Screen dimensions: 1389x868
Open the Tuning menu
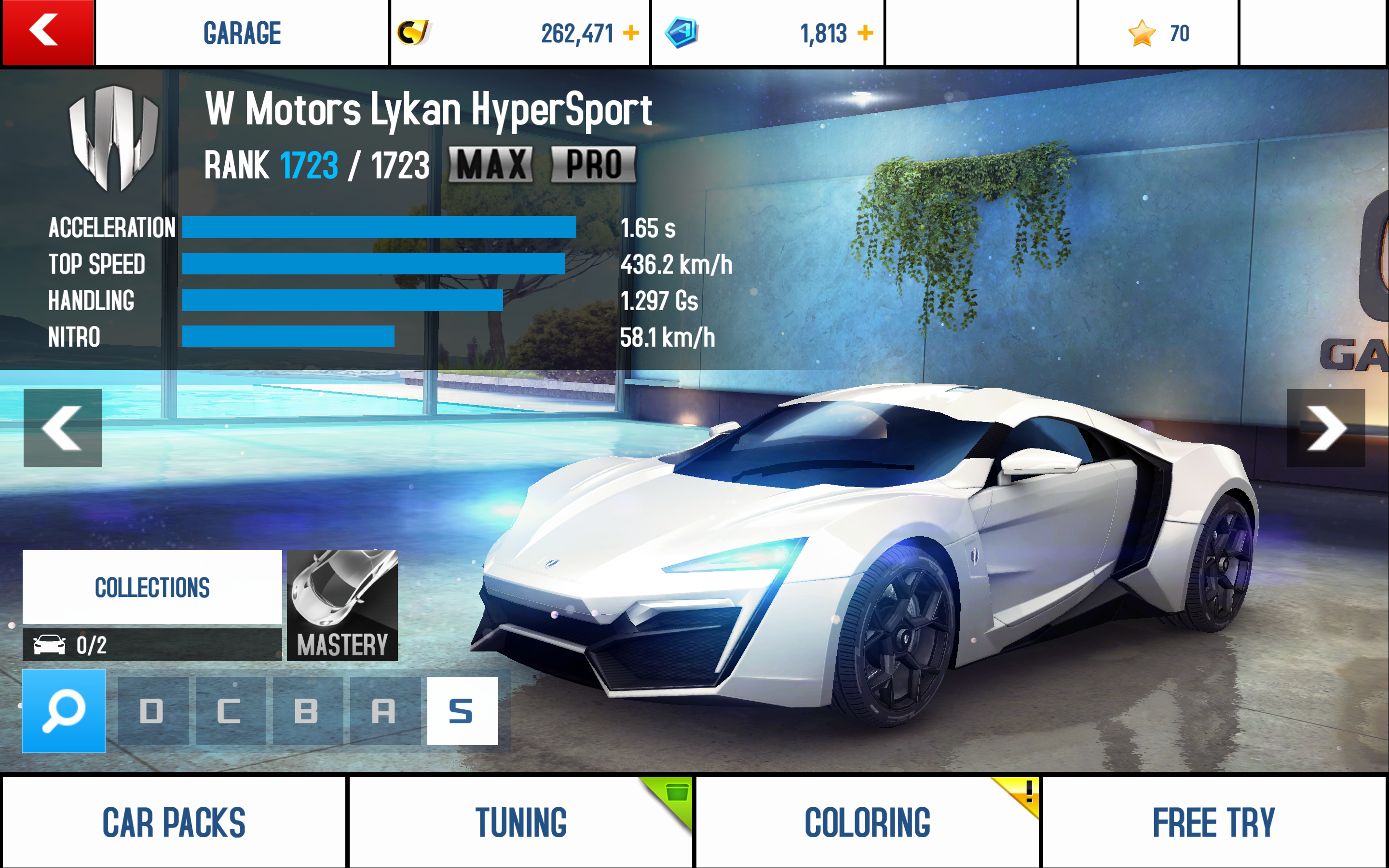520,822
